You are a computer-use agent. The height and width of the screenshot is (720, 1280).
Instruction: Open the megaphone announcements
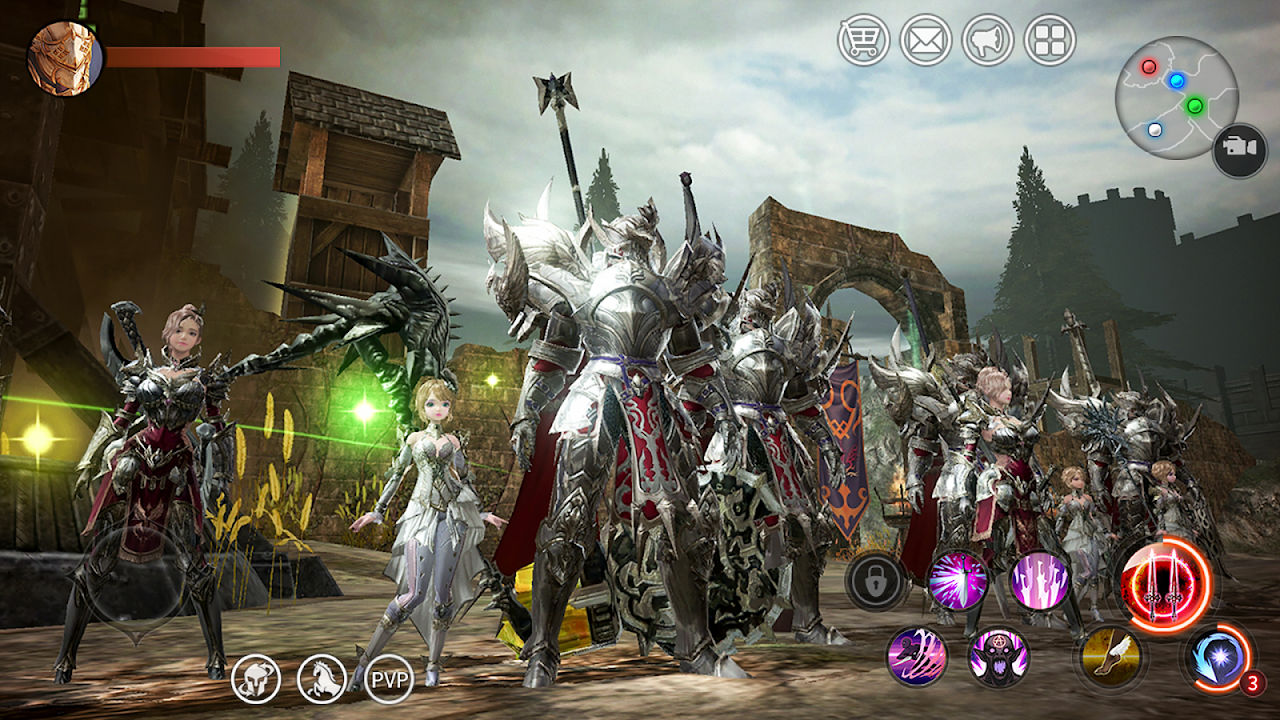988,41
